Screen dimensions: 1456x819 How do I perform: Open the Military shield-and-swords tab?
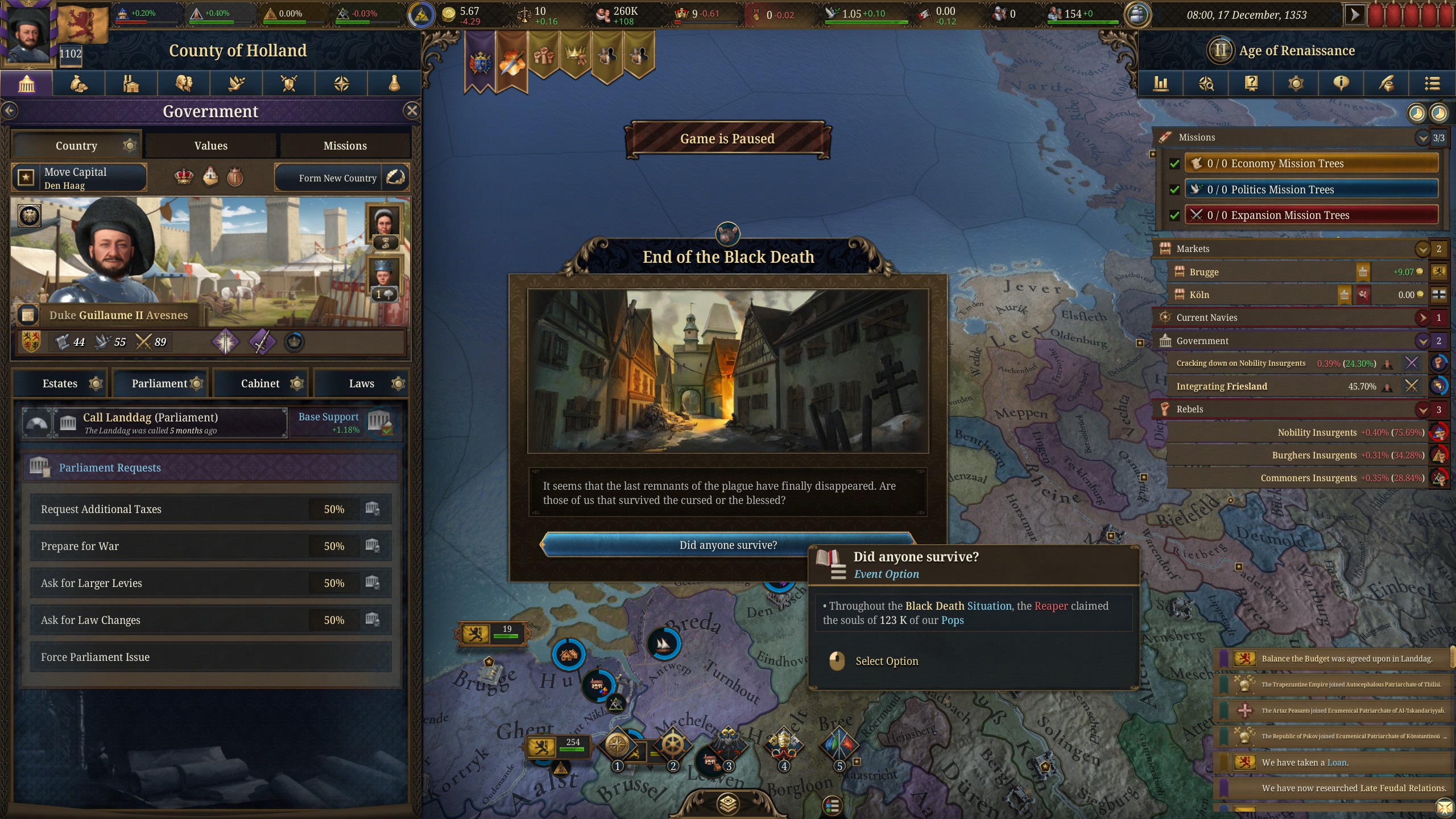[x=289, y=84]
